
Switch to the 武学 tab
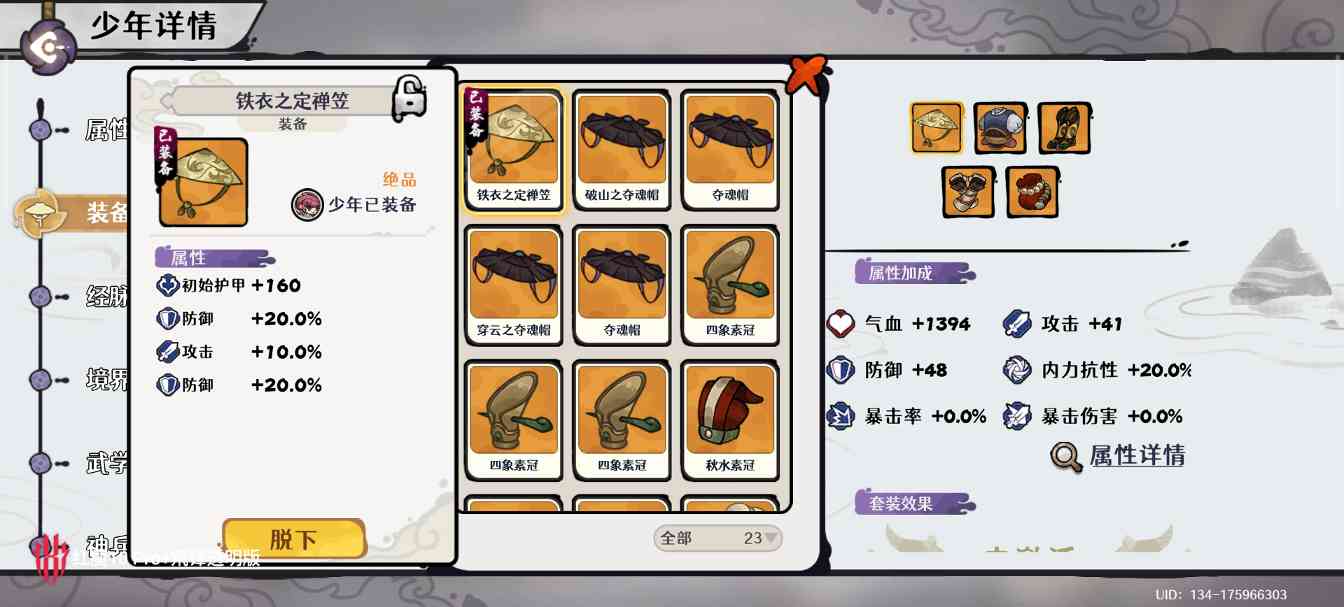pyautogui.click(x=105, y=463)
